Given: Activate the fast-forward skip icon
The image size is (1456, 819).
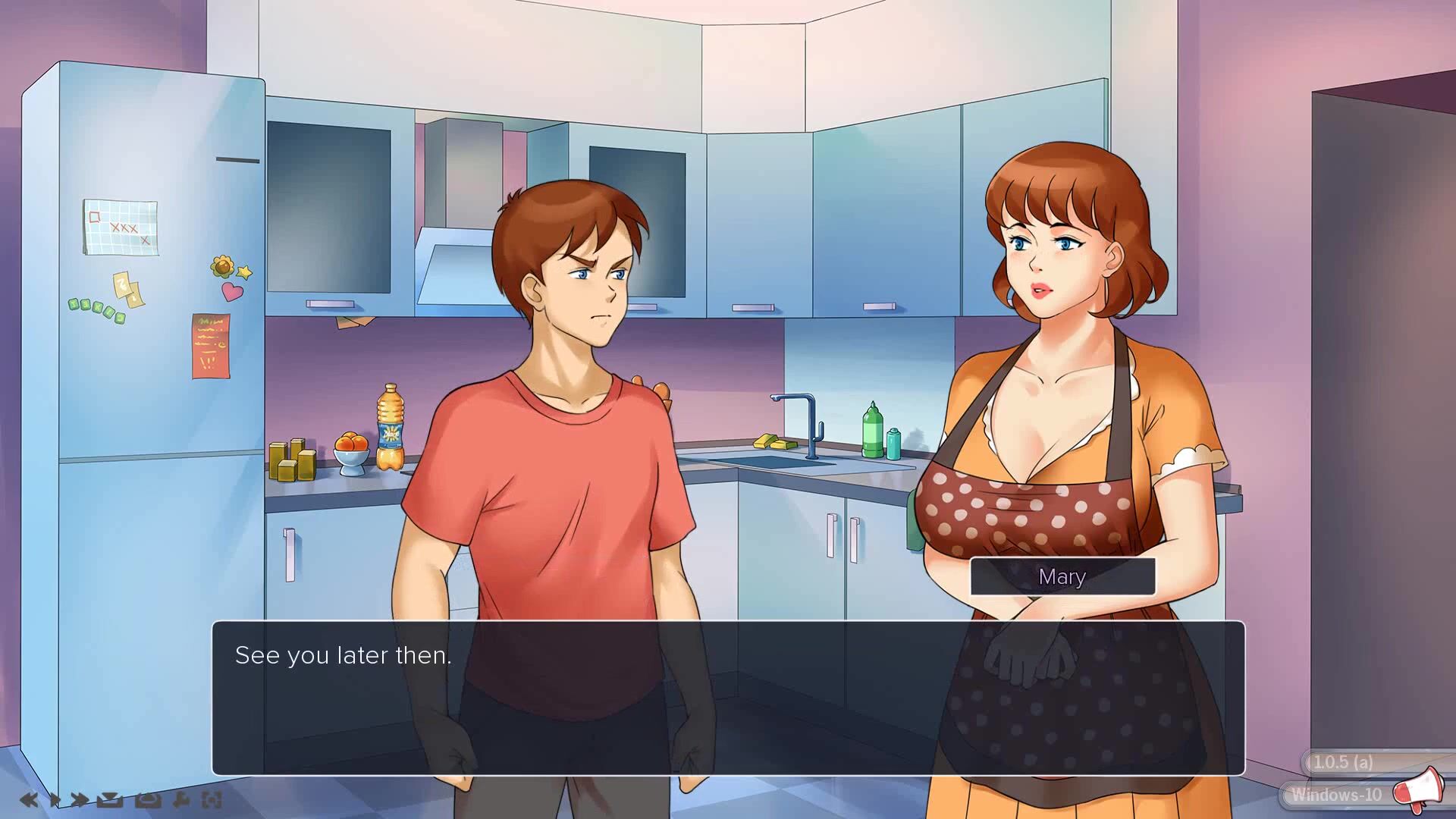Looking at the screenshot, I should point(79,799).
